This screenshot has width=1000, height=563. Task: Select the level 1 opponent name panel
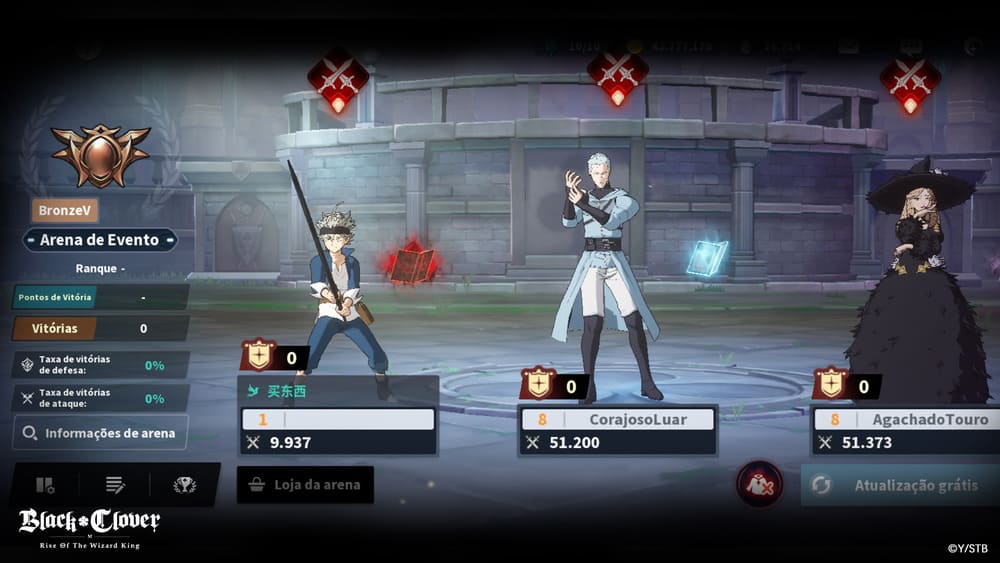[x=338, y=419]
